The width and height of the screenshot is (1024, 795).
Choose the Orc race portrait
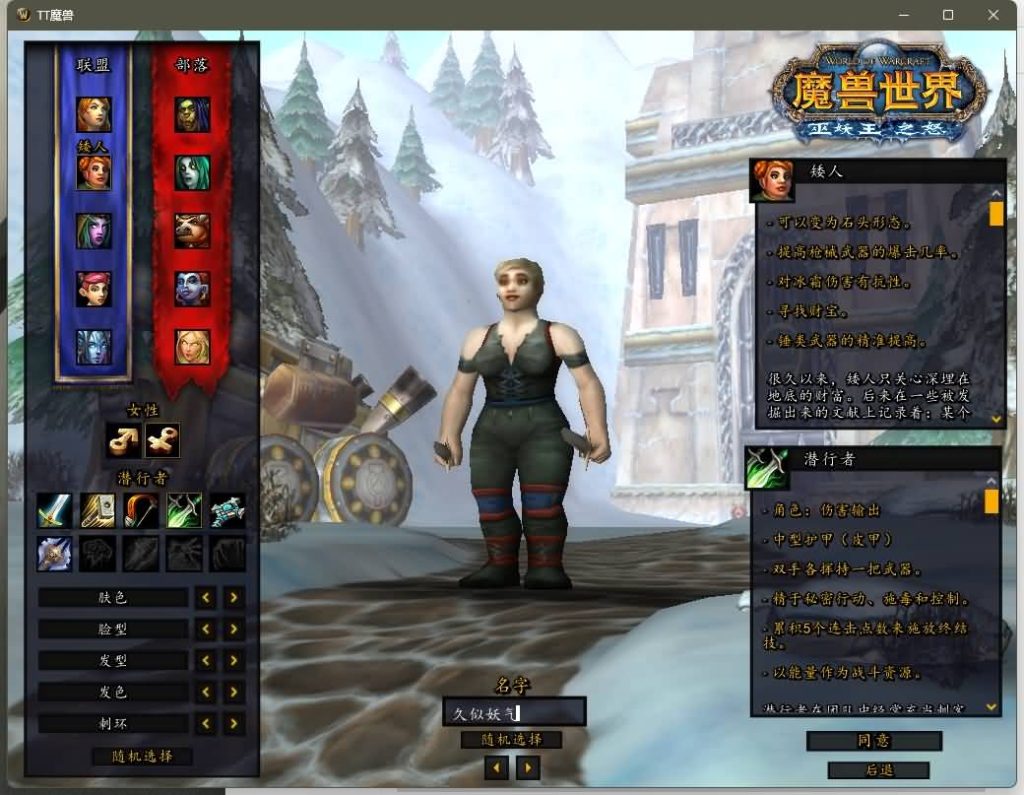[x=192, y=114]
